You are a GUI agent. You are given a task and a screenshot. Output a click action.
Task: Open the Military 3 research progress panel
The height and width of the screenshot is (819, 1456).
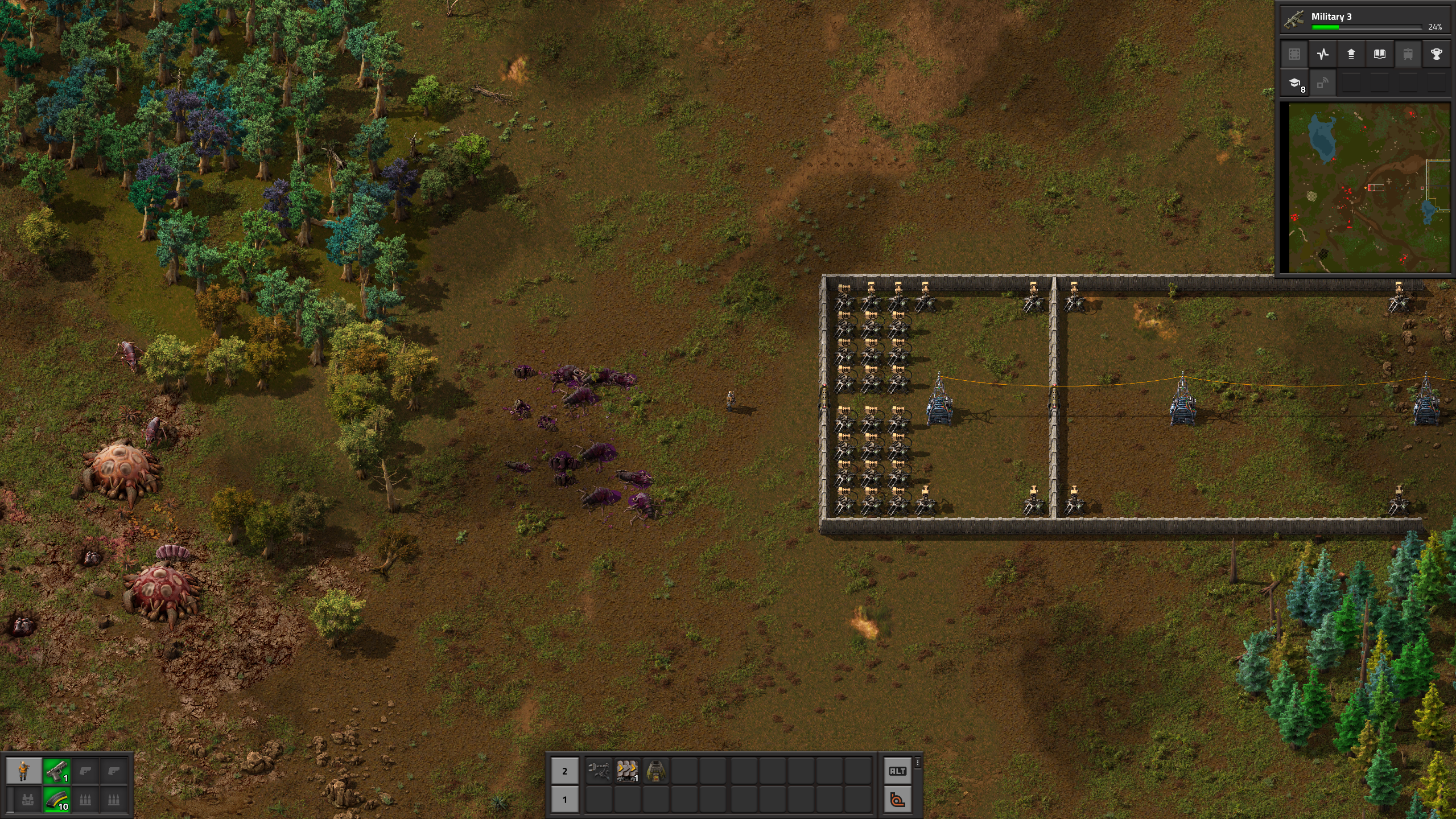(x=1363, y=19)
